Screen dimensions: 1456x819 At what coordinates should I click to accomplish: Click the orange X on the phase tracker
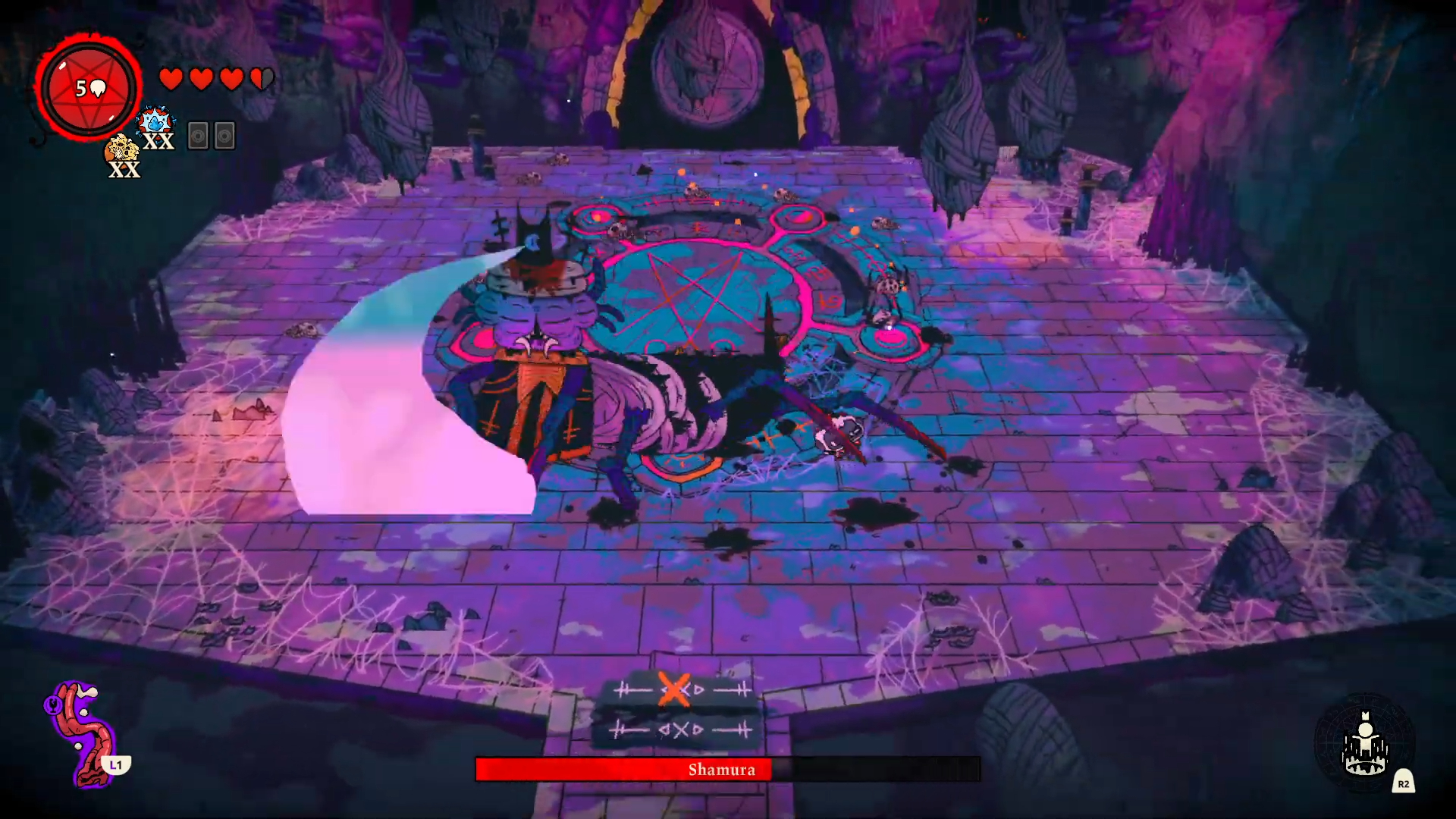(674, 690)
